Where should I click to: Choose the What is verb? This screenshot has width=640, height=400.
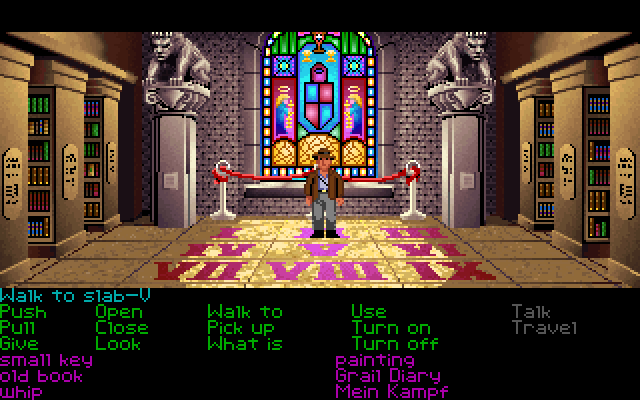point(244,344)
